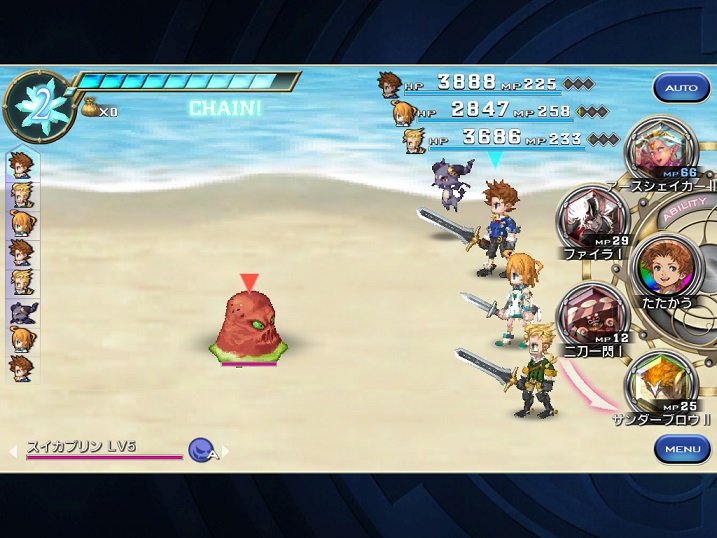Switch to the next target with right arrow
Screen dimensions: 717x538
pos(226,452)
